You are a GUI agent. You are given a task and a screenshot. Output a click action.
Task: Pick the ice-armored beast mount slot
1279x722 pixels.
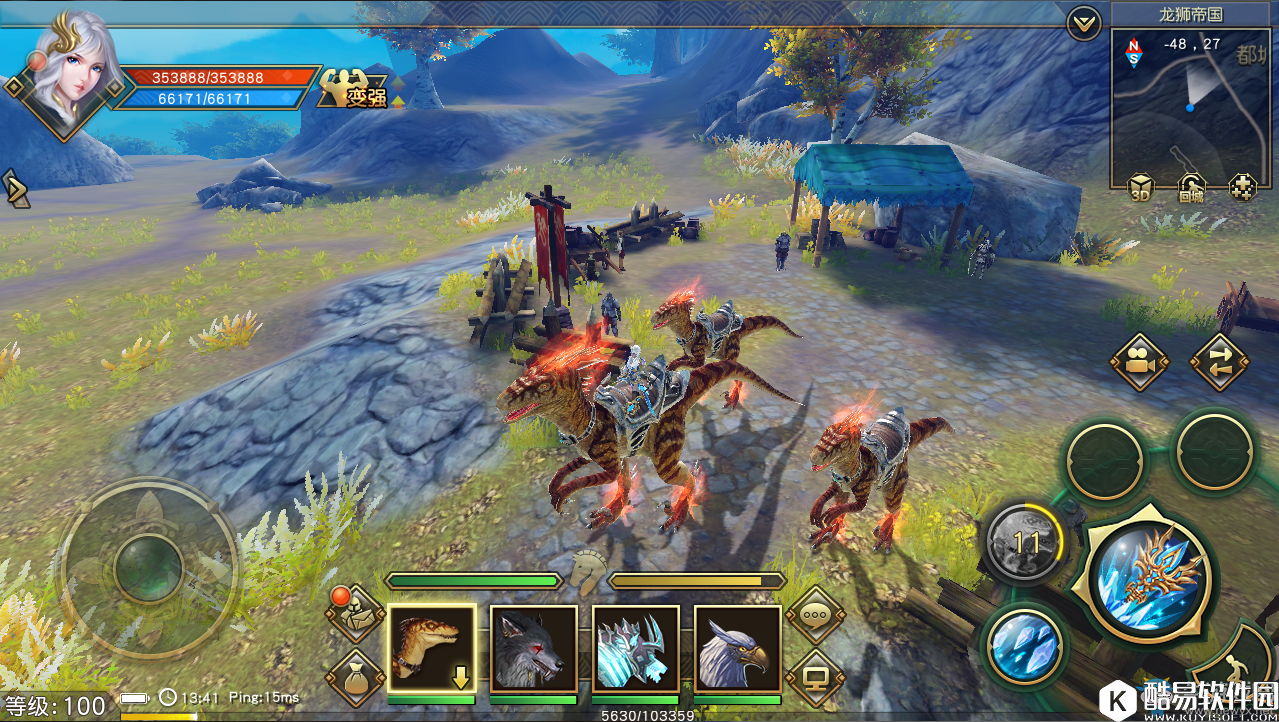tap(635, 649)
